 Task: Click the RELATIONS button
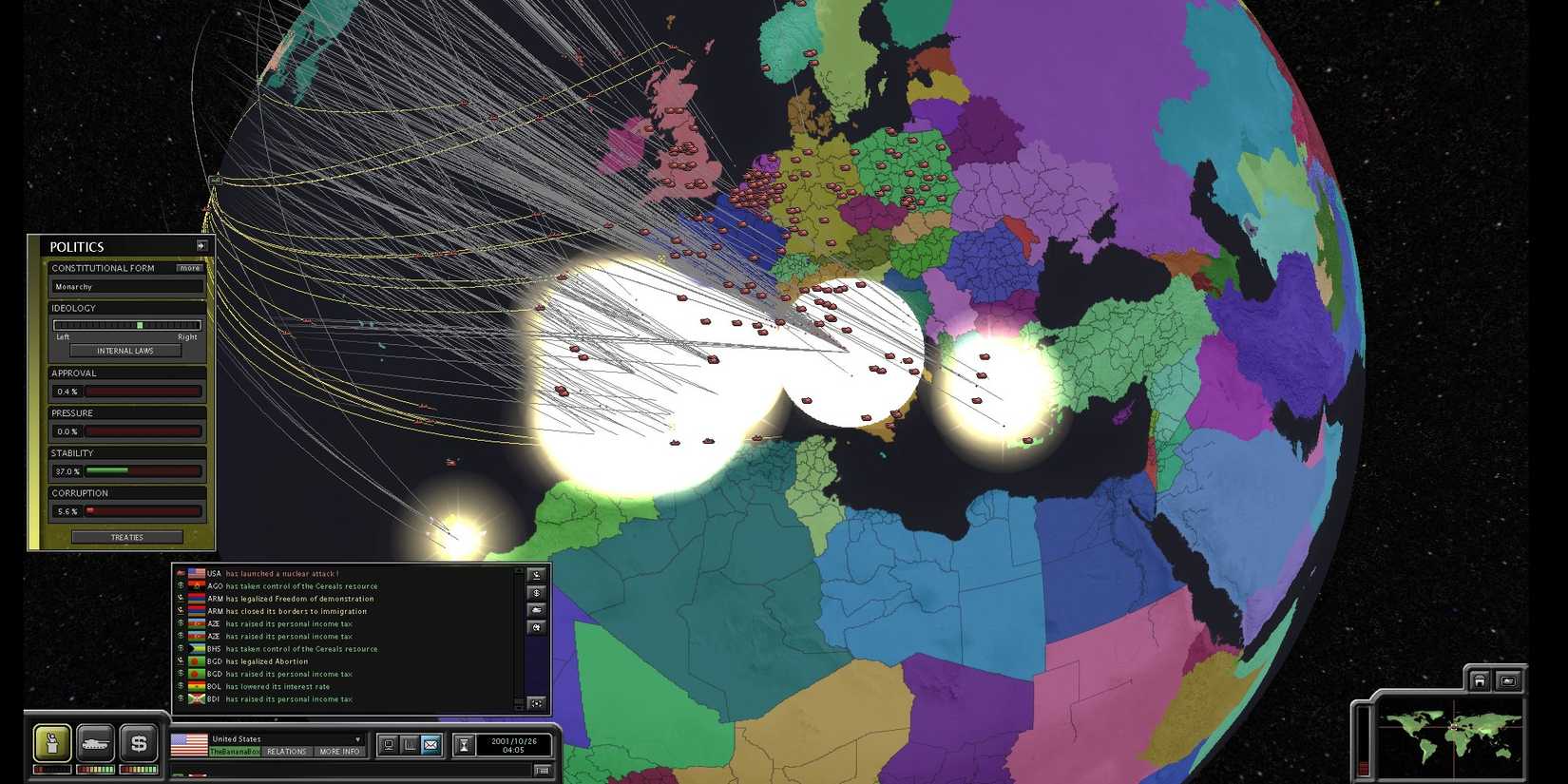click(x=287, y=751)
